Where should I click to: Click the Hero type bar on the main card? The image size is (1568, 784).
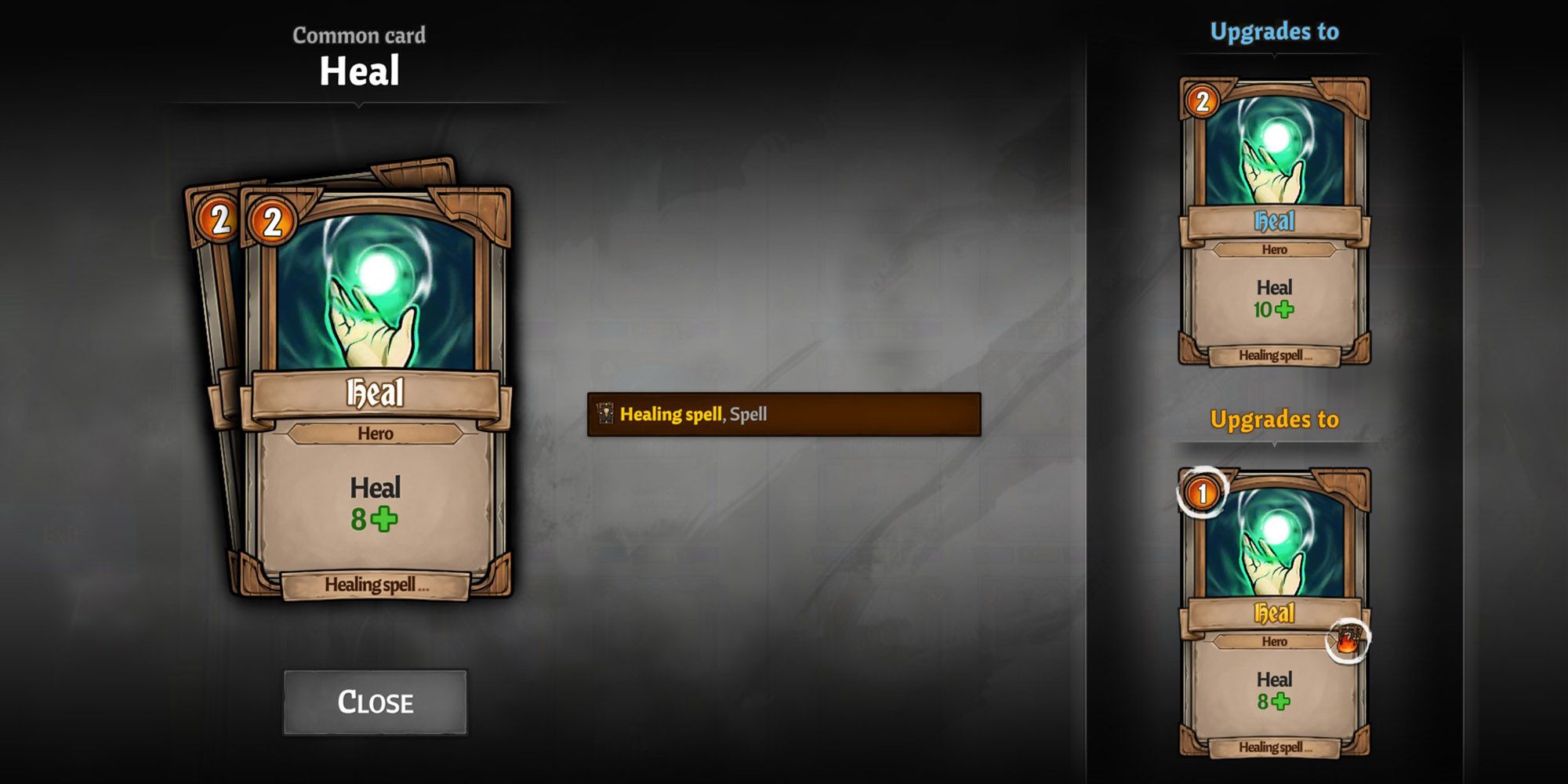pyautogui.click(x=374, y=435)
